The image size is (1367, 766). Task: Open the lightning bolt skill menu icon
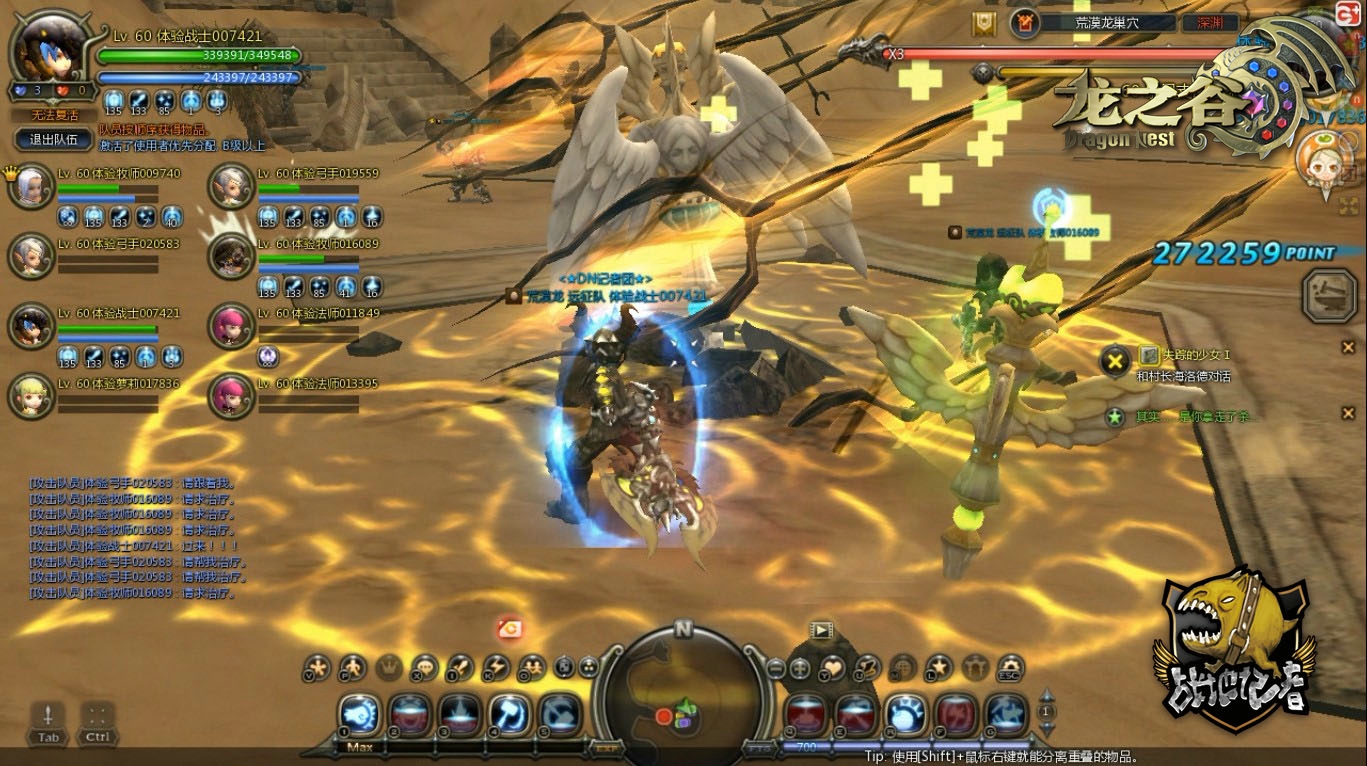click(497, 668)
